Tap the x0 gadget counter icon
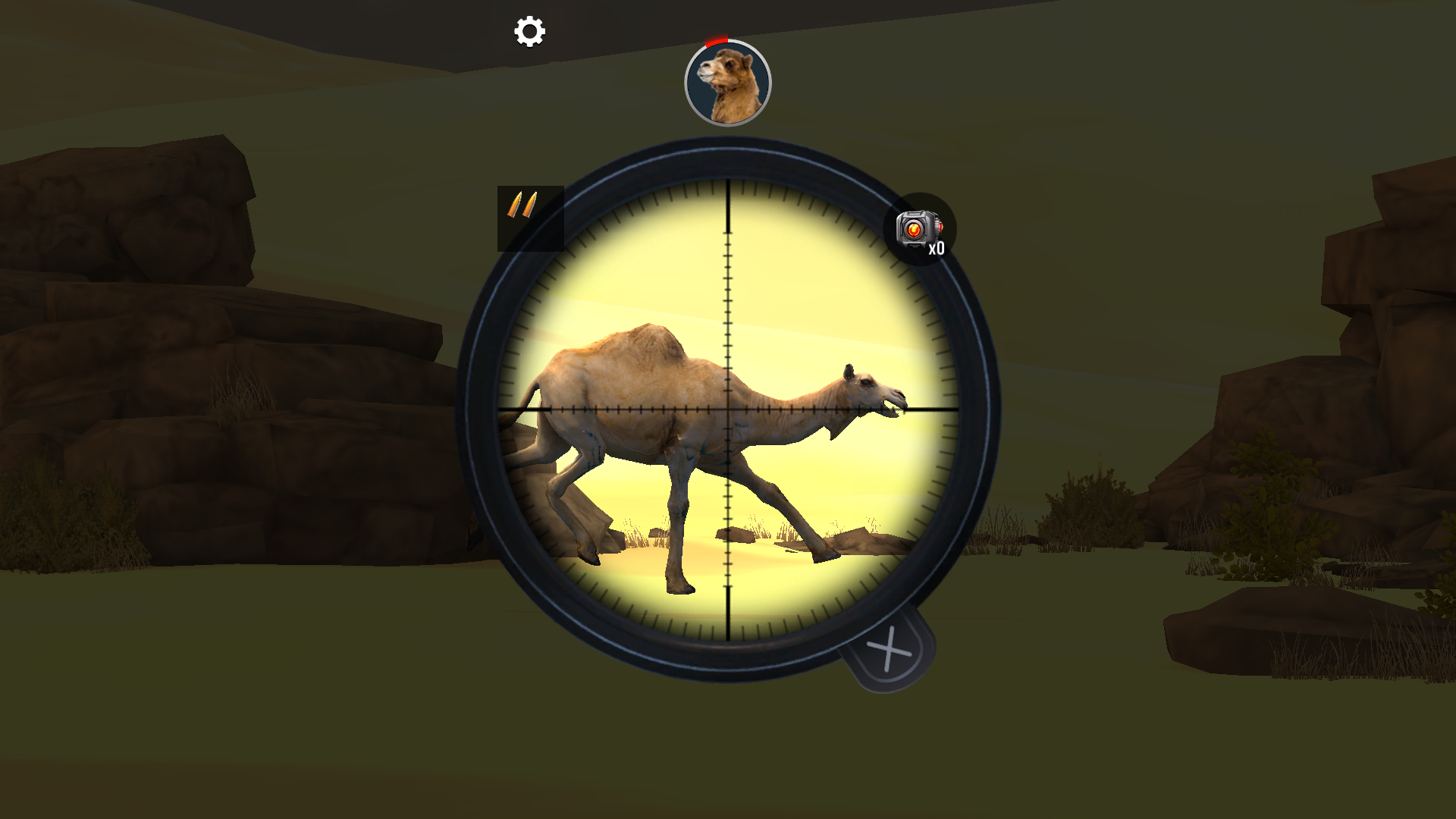The width and height of the screenshot is (1456, 819). [936, 249]
